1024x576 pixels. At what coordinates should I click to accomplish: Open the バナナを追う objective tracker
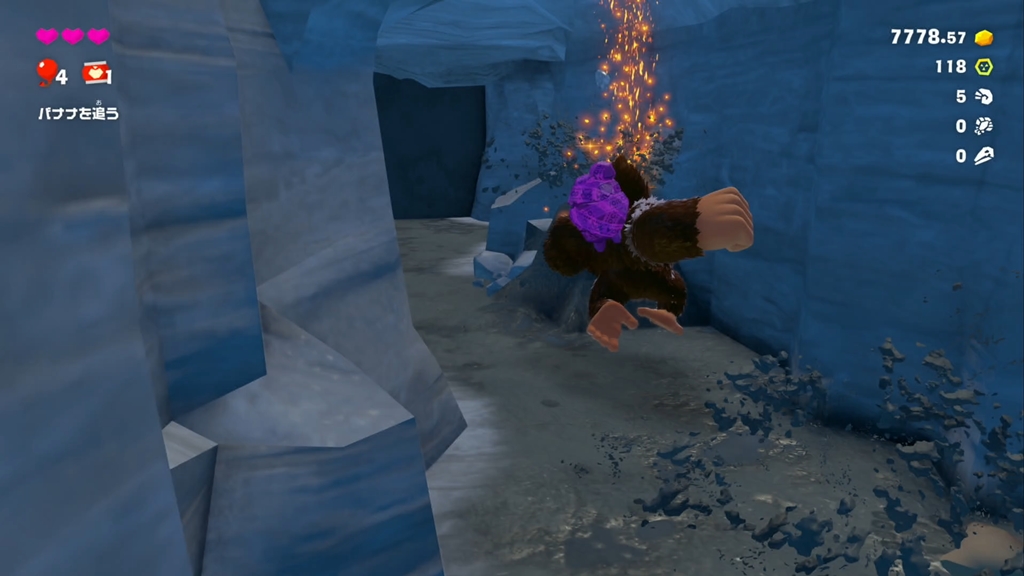[x=78, y=113]
